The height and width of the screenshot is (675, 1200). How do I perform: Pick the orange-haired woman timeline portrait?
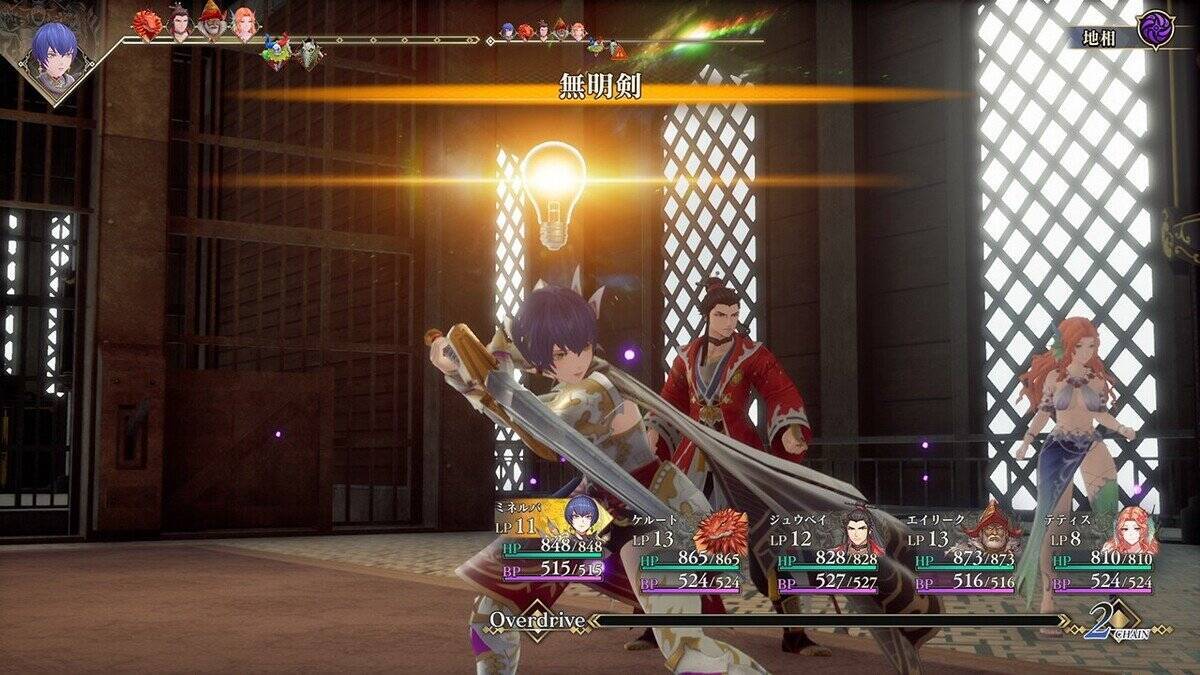tap(245, 24)
